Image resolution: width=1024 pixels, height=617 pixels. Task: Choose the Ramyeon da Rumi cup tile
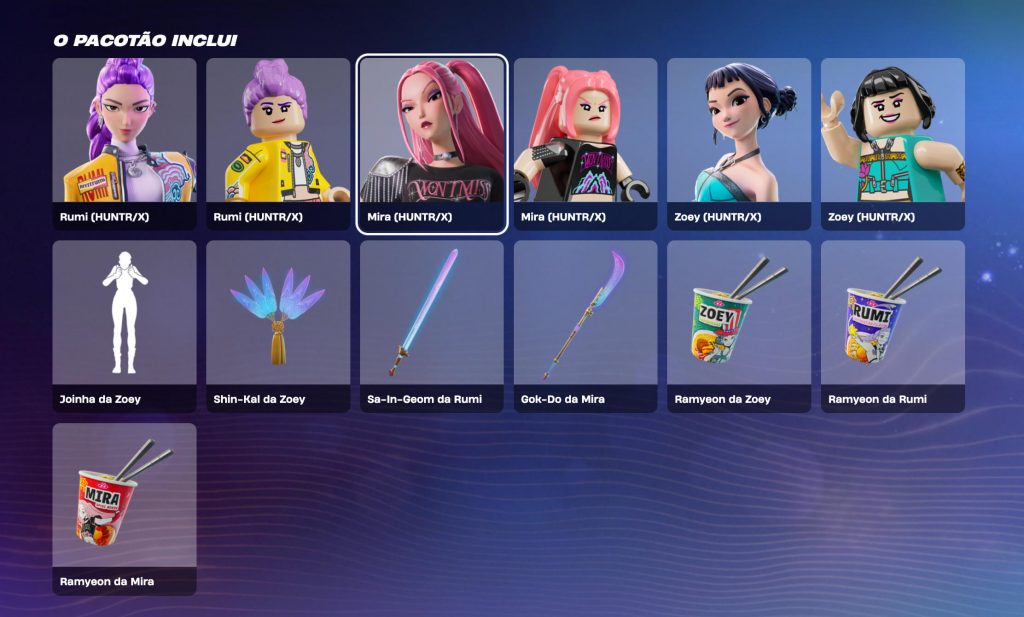[x=893, y=326]
